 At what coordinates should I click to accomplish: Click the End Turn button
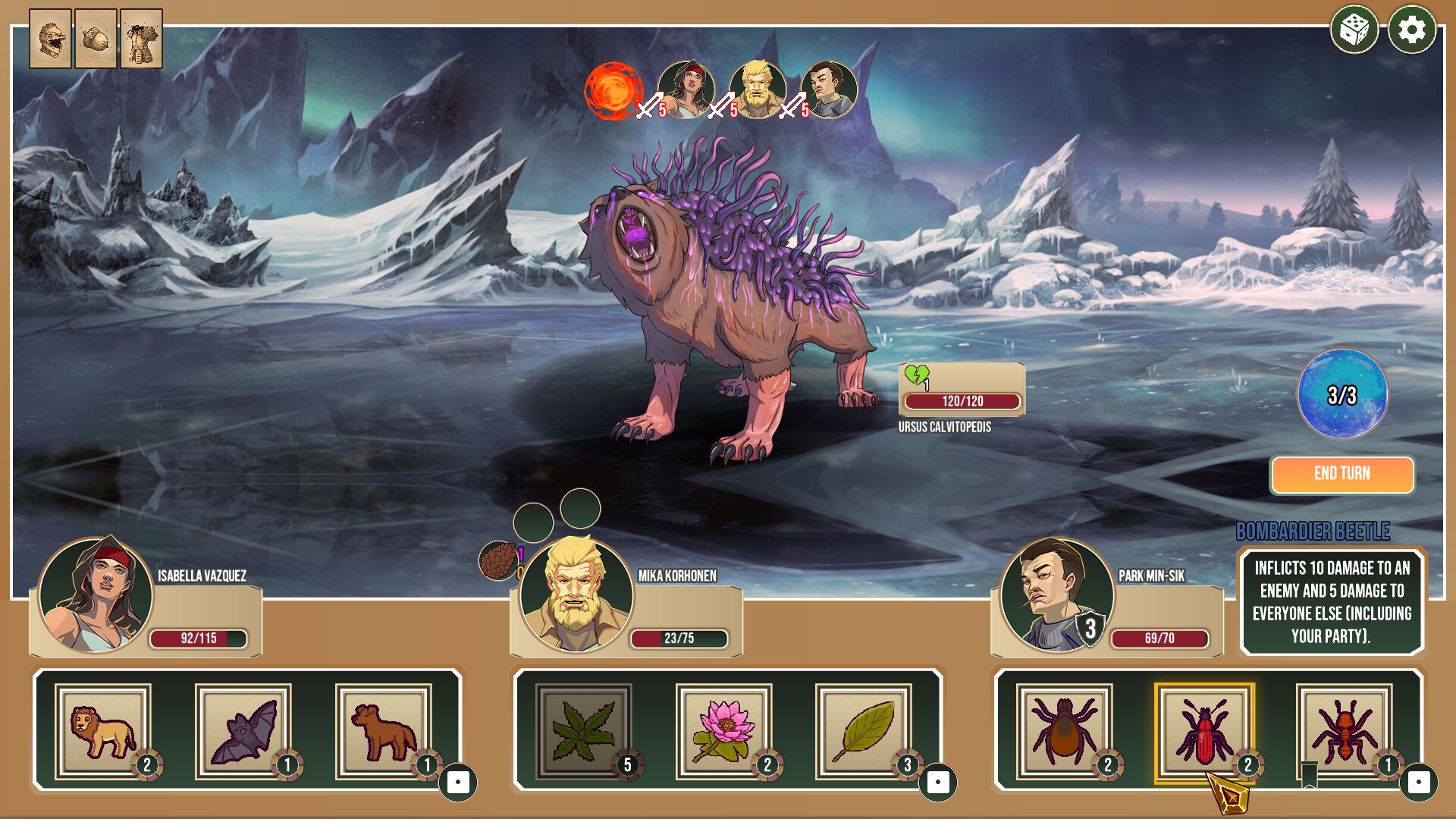[1341, 474]
